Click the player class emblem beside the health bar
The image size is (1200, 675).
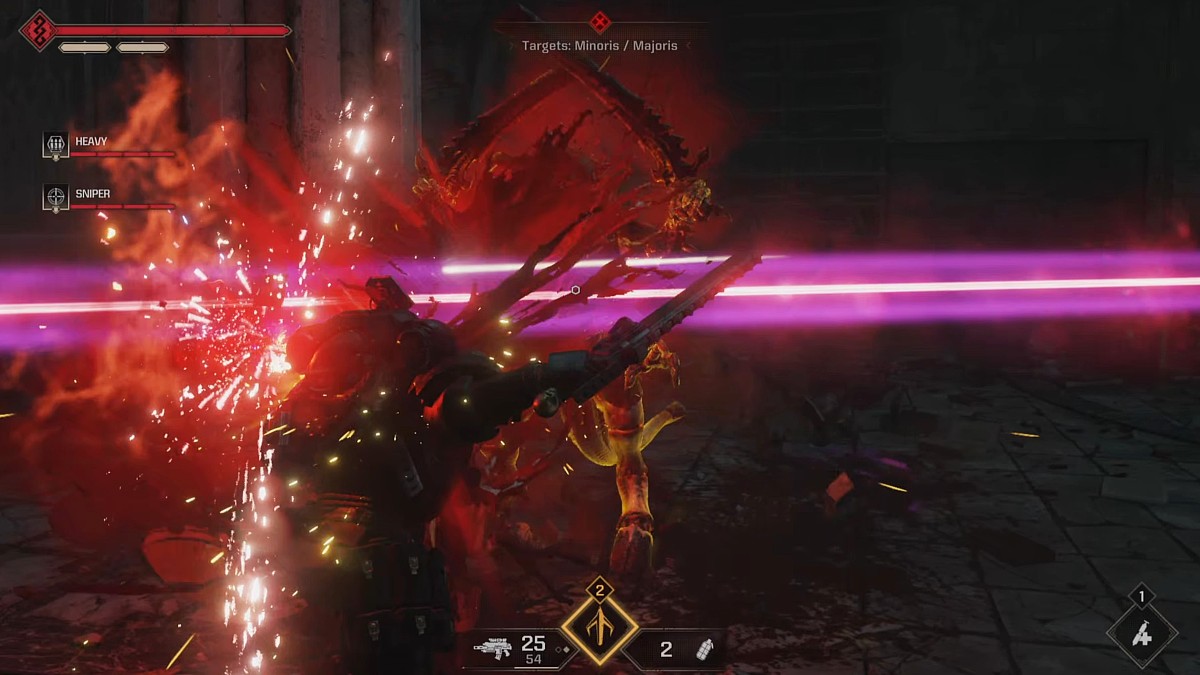(38, 29)
